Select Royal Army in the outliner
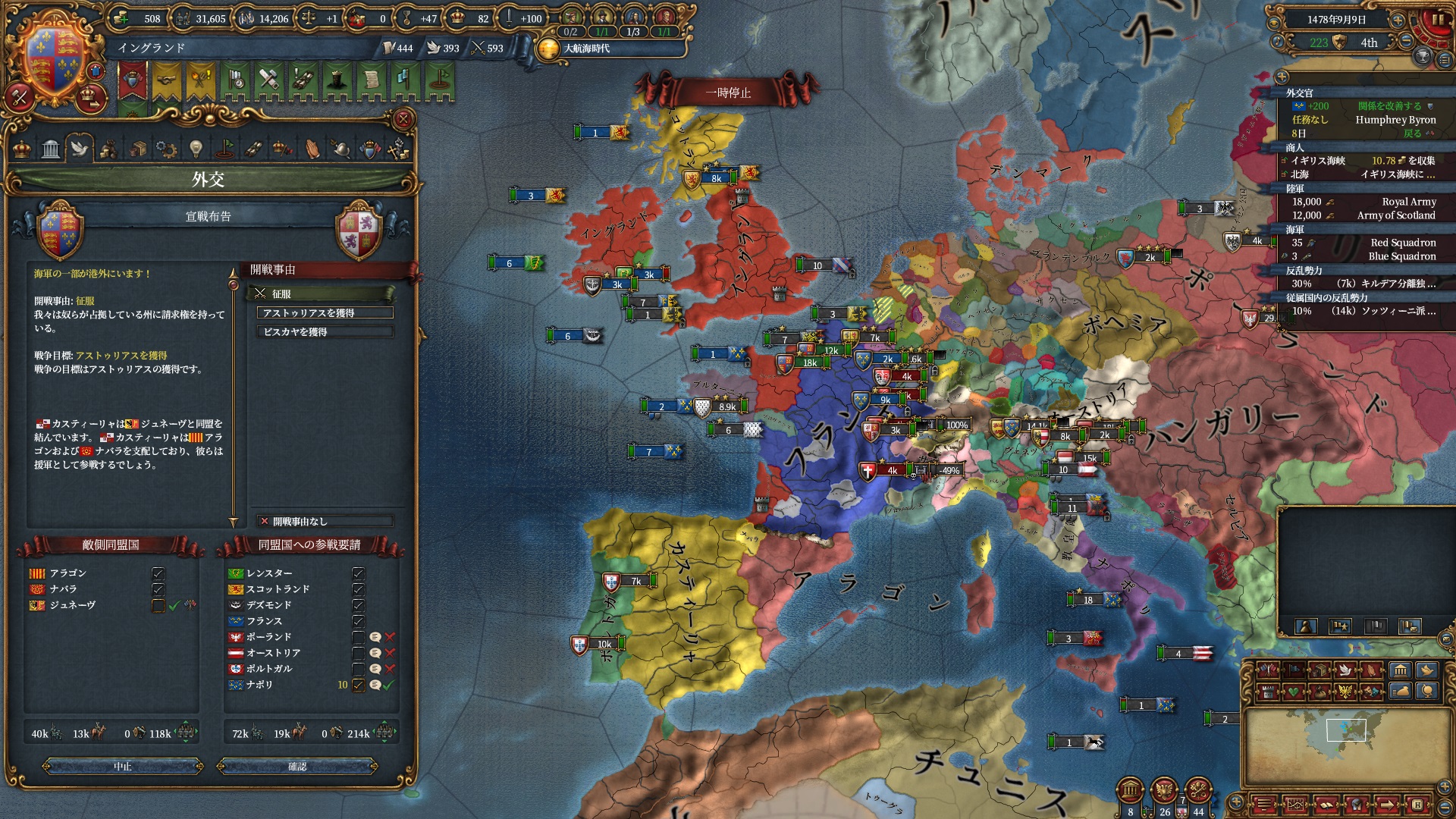 pyautogui.click(x=1407, y=202)
